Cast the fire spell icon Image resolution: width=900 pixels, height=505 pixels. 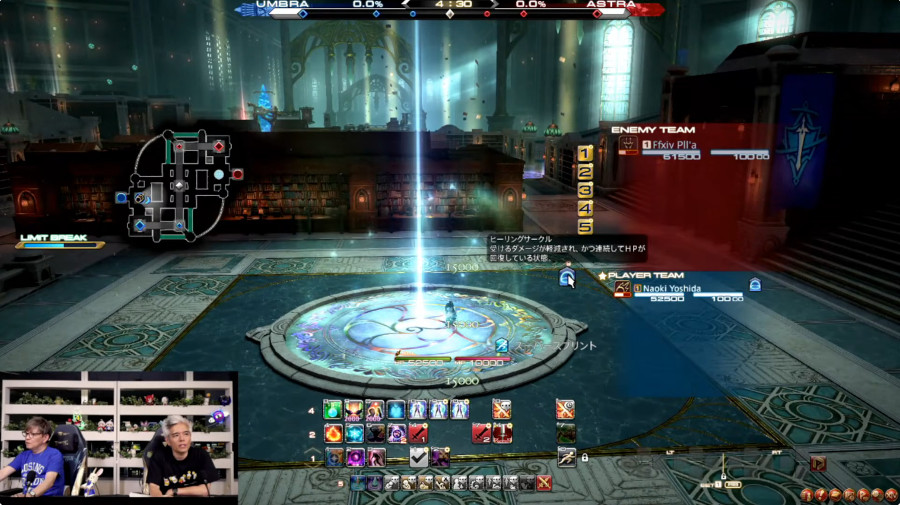tap(332, 433)
